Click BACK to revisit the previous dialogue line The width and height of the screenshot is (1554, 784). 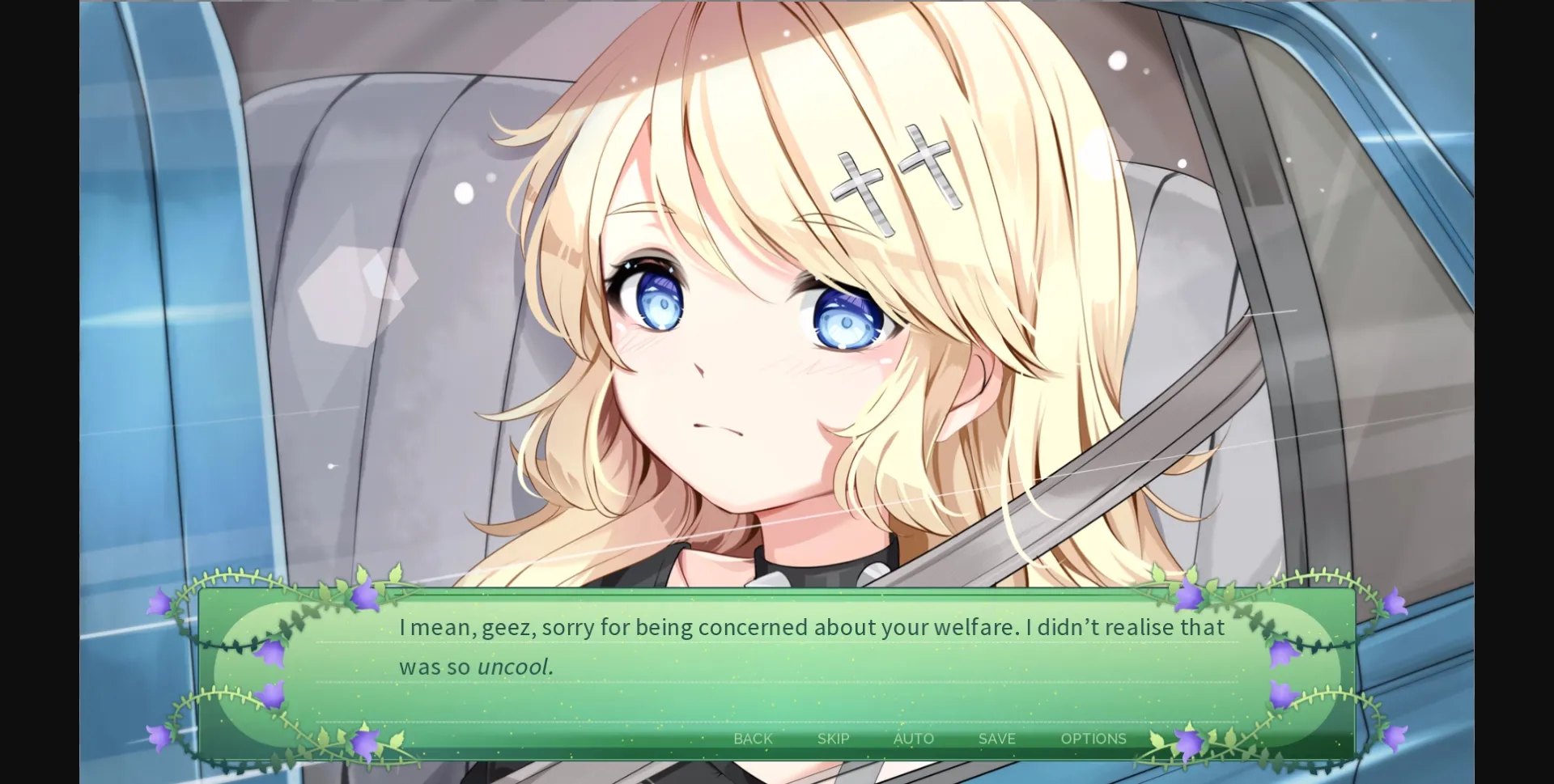[753, 738]
